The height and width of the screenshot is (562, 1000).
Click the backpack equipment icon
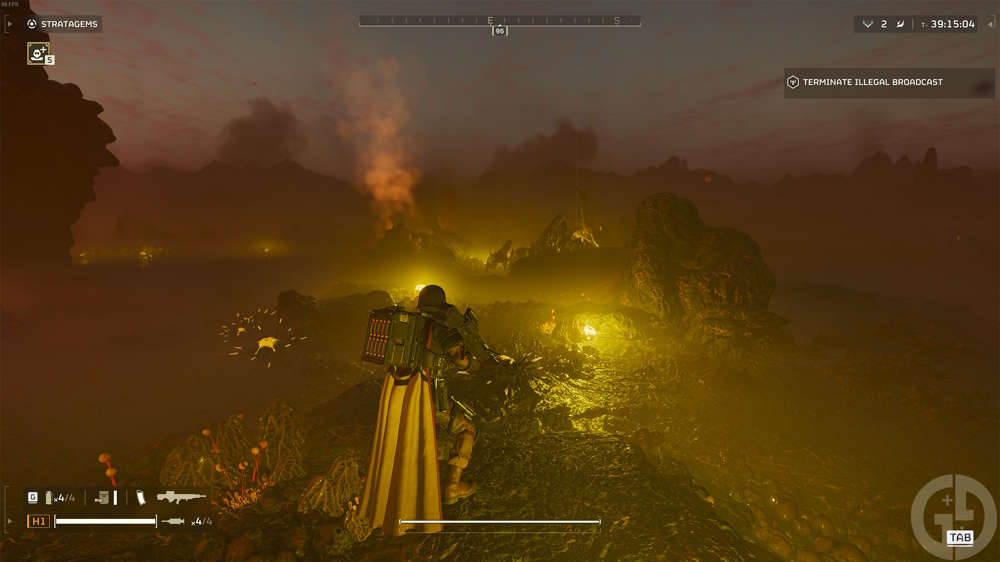pyautogui.click(x=102, y=497)
